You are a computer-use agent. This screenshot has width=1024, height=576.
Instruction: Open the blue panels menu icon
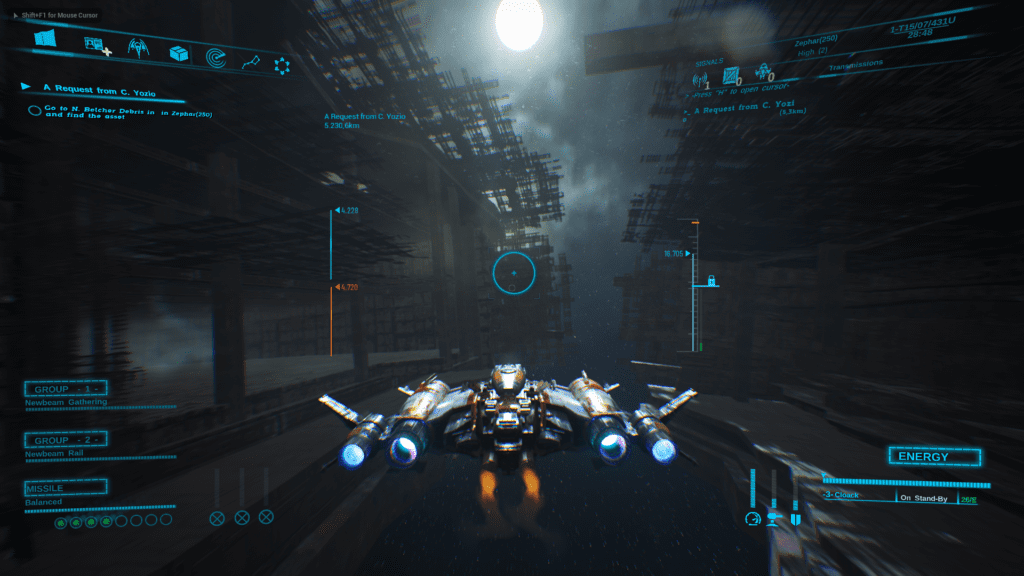point(44,38)
